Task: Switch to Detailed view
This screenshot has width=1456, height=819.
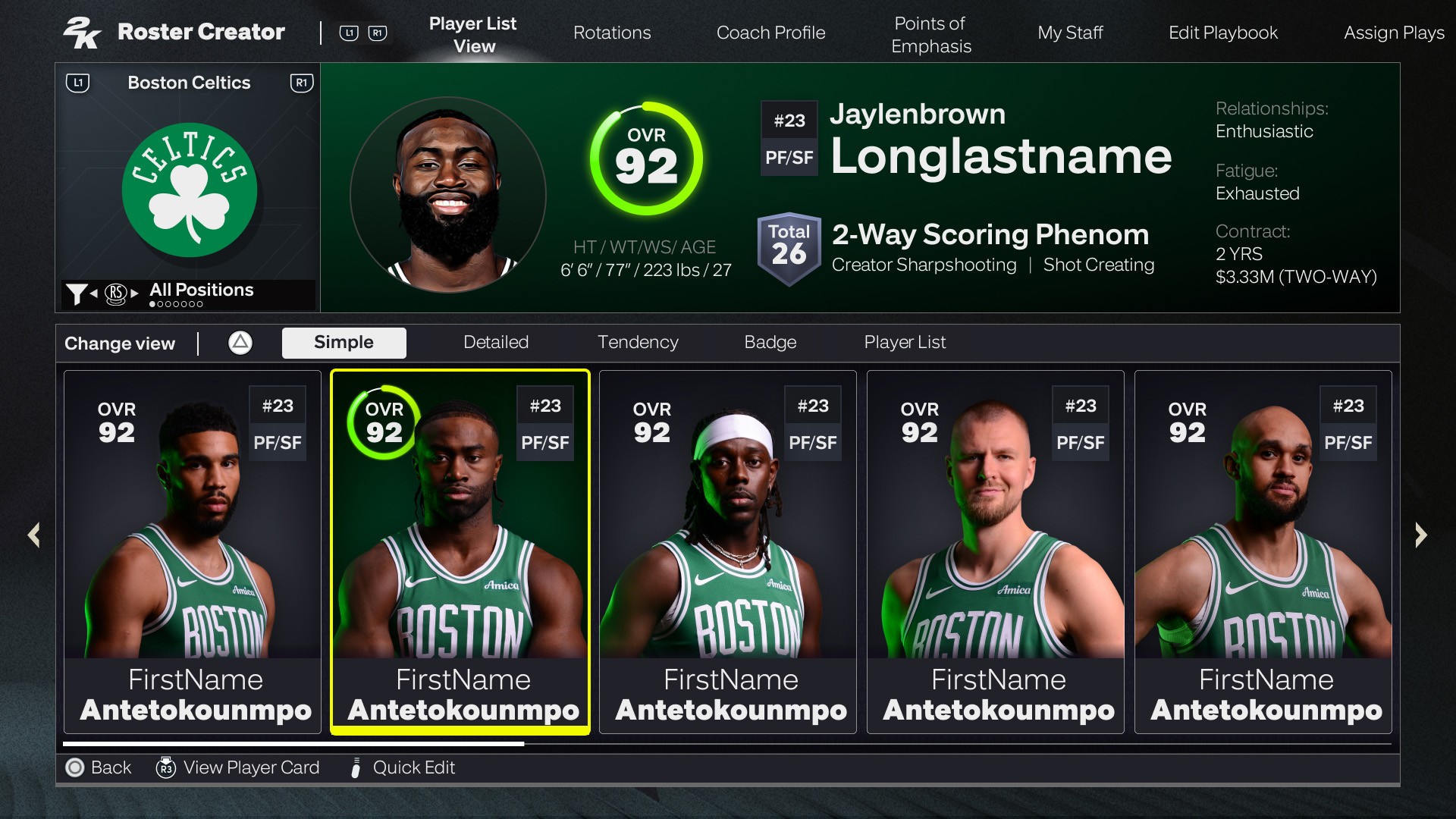Action: click(x=496, y=343)
